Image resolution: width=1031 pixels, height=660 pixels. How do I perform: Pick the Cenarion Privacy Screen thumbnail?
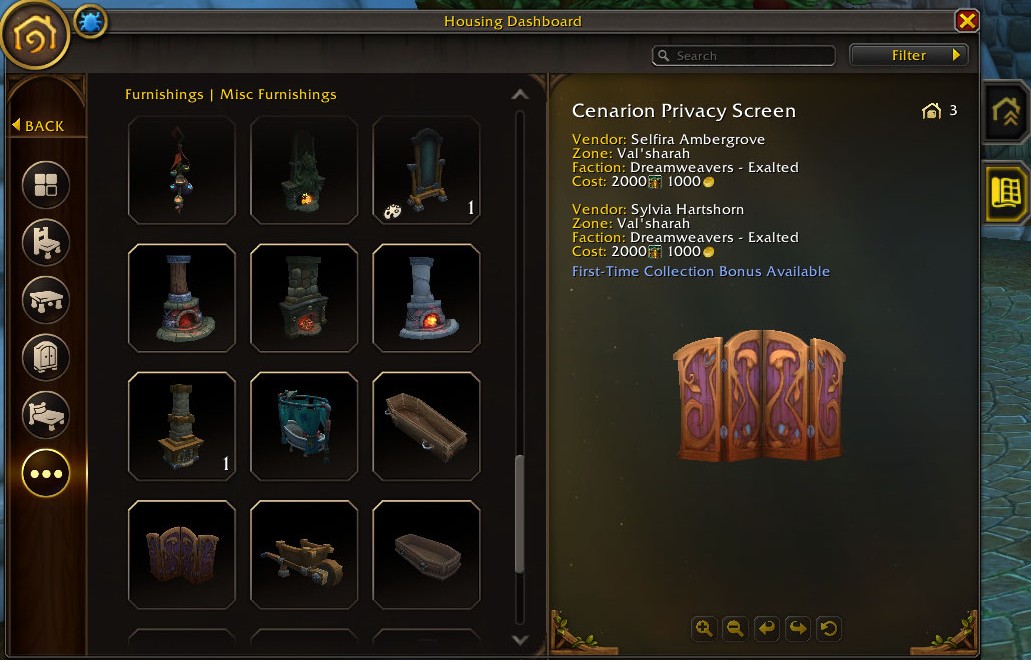[x=182, y=554]
